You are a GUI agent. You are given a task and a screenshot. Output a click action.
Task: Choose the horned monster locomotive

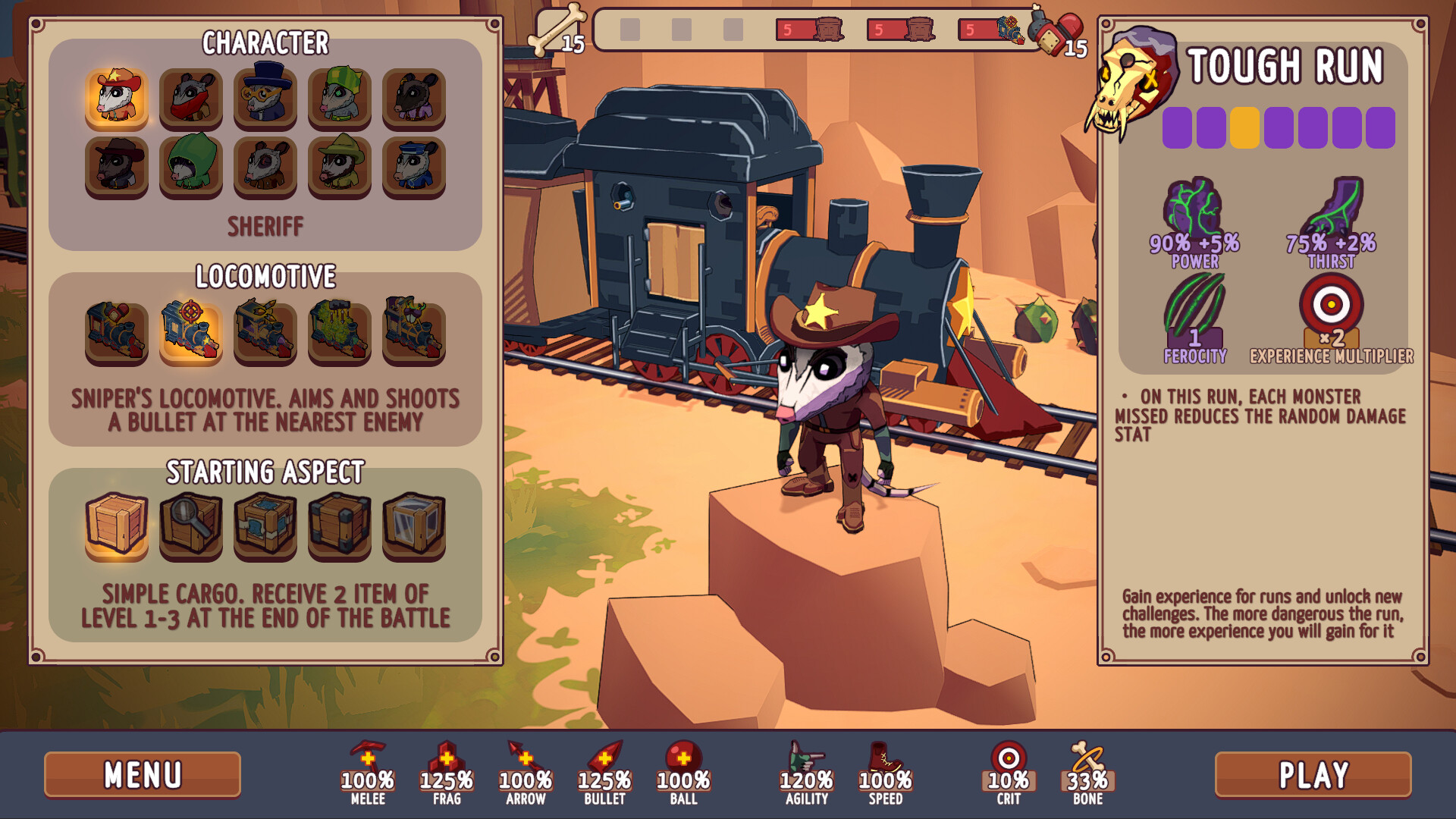413,331
